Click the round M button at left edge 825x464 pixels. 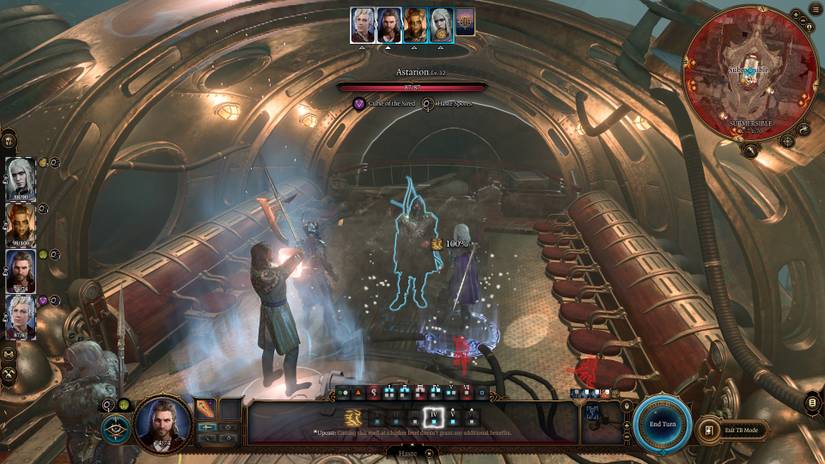[9, 353]
